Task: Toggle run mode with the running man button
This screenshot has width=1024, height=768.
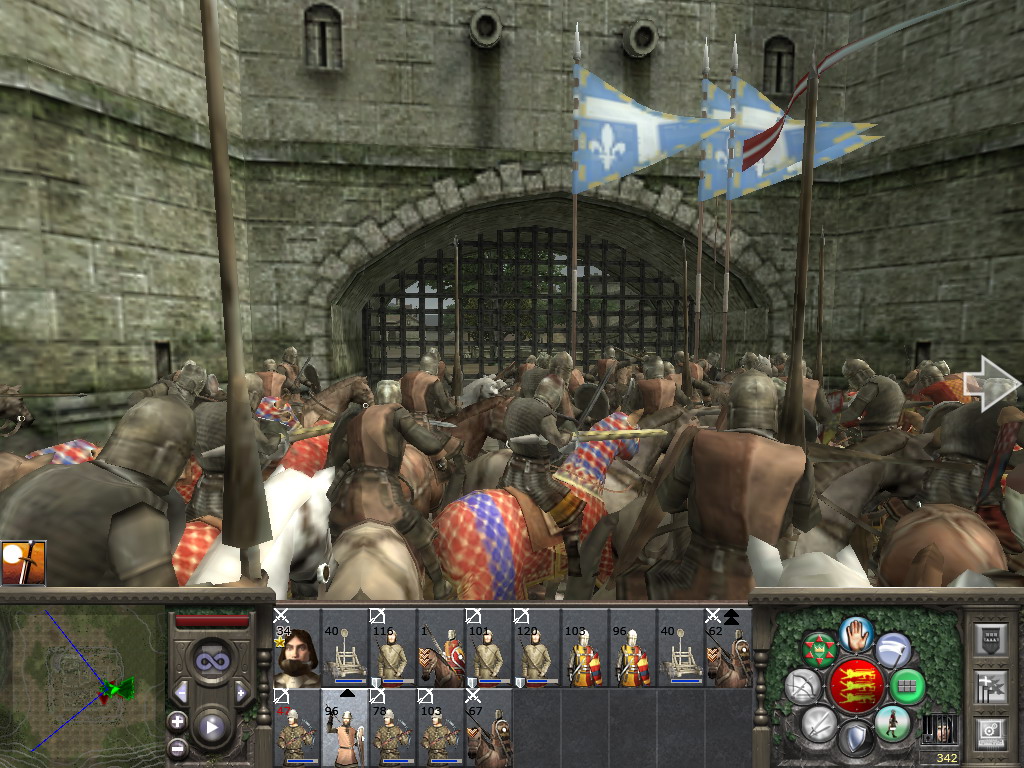Action: click(892, 723)
